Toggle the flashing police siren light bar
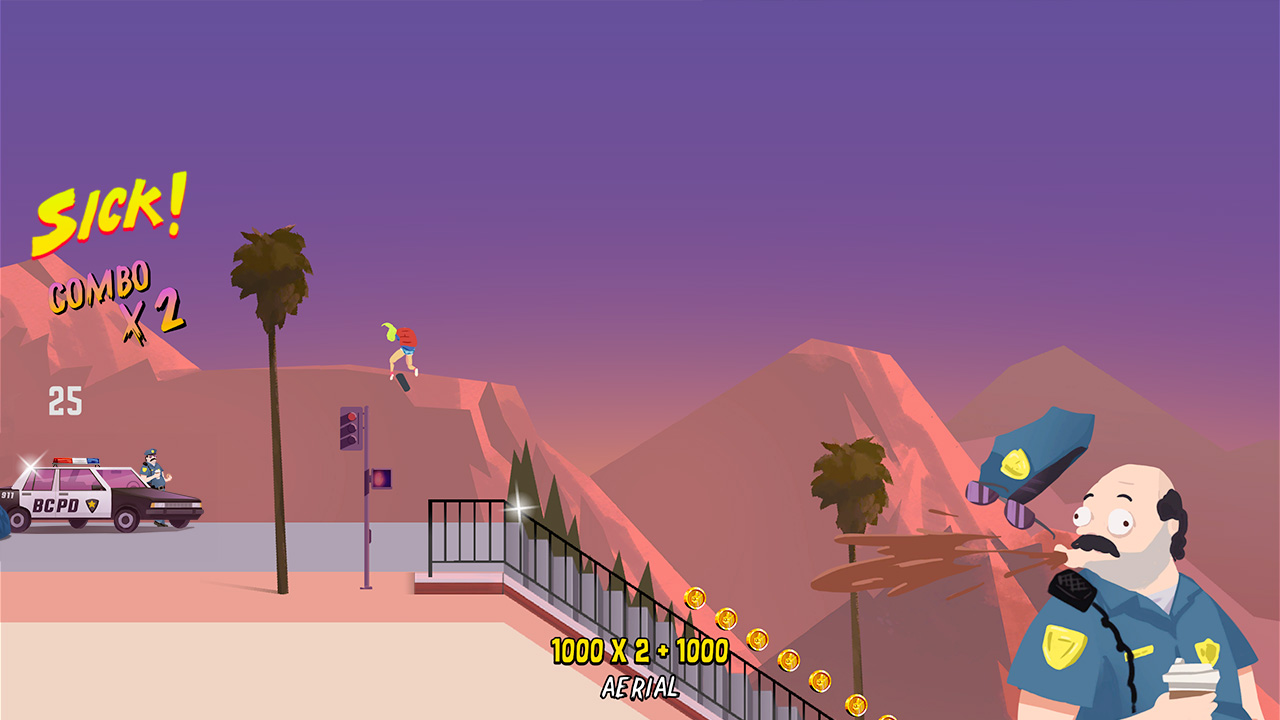 (x=75, y=460)
